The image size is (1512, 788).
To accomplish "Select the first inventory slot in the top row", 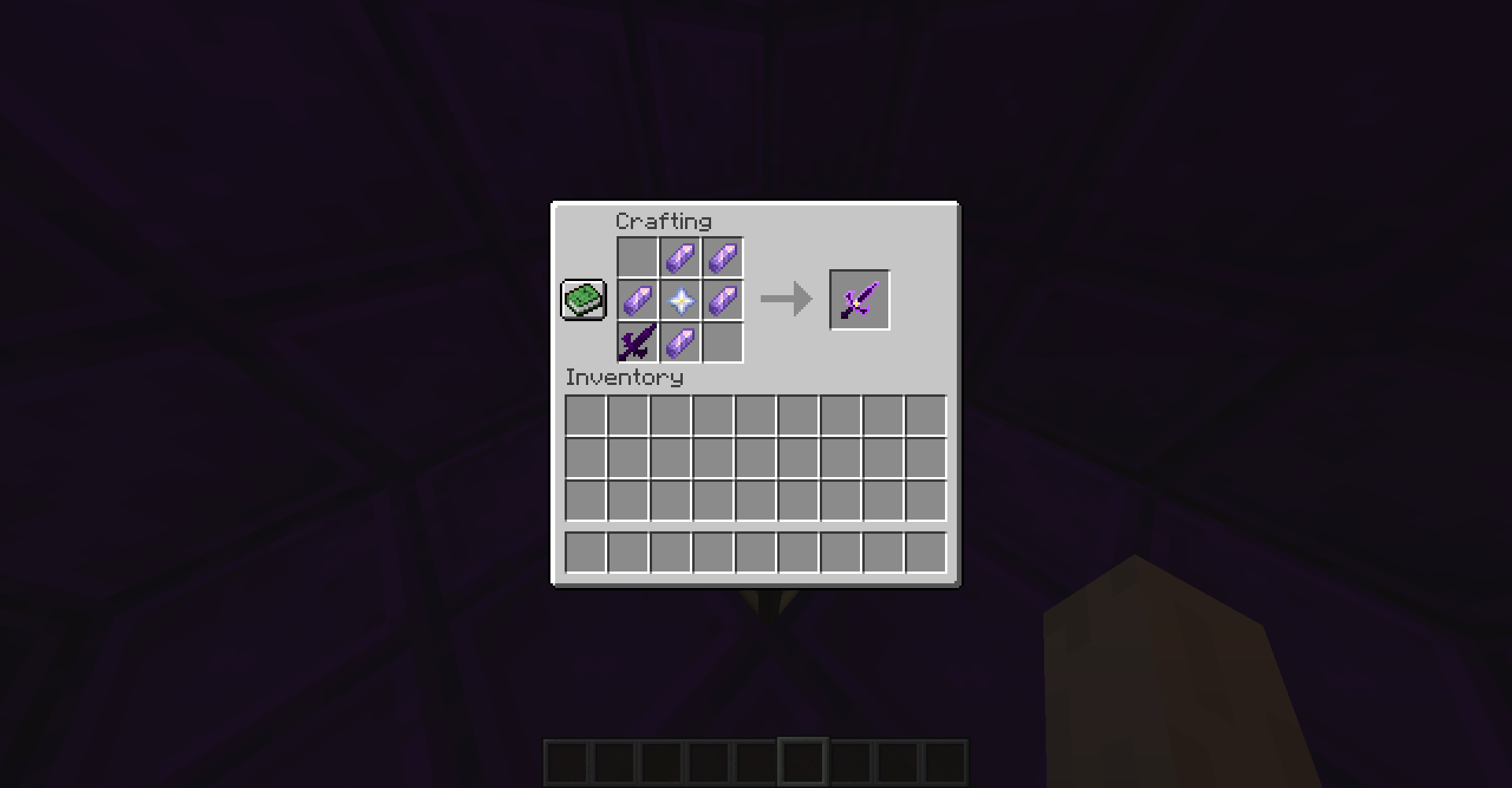I will 586,415.
